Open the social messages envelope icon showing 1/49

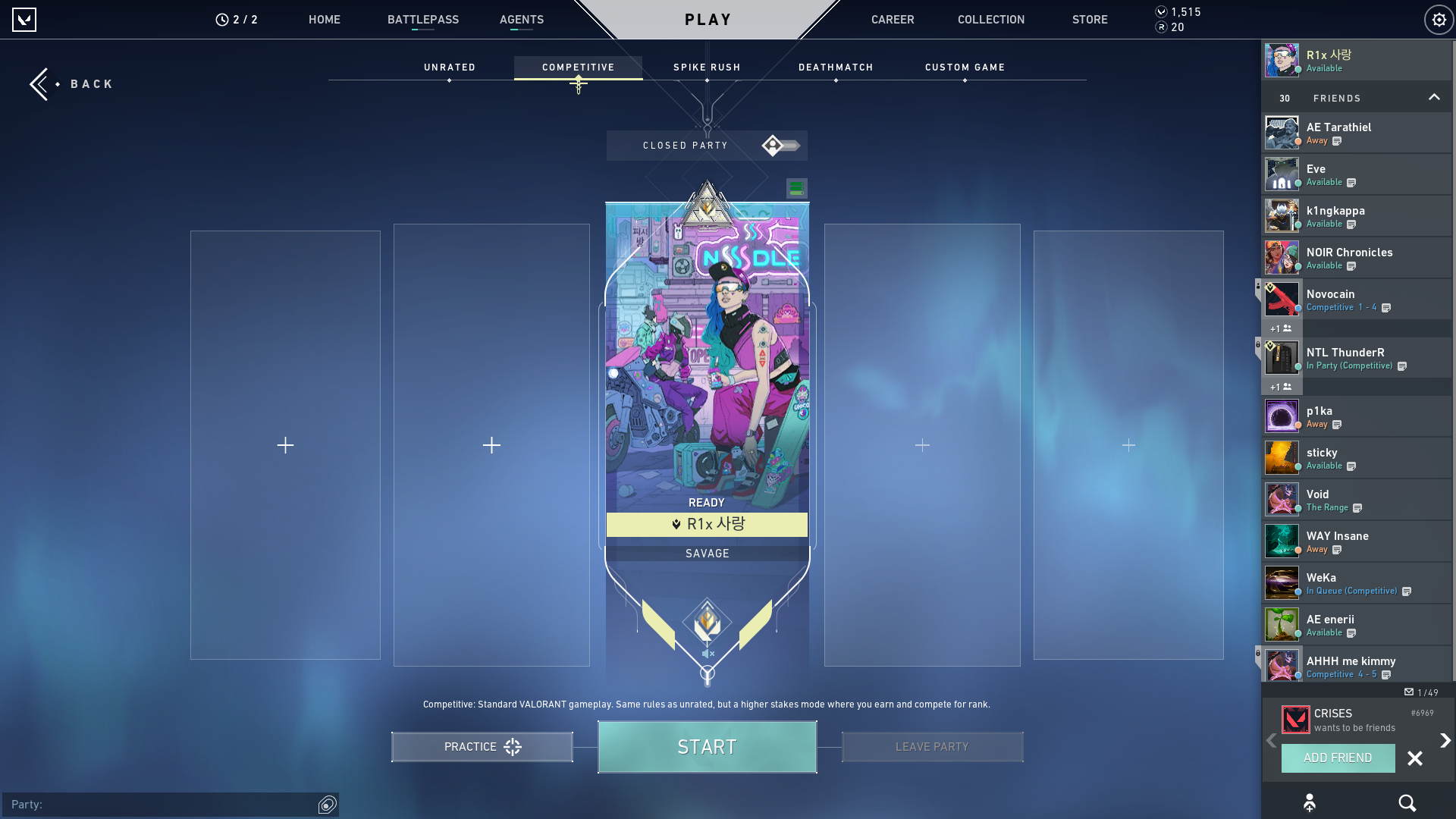[1408, 692]
